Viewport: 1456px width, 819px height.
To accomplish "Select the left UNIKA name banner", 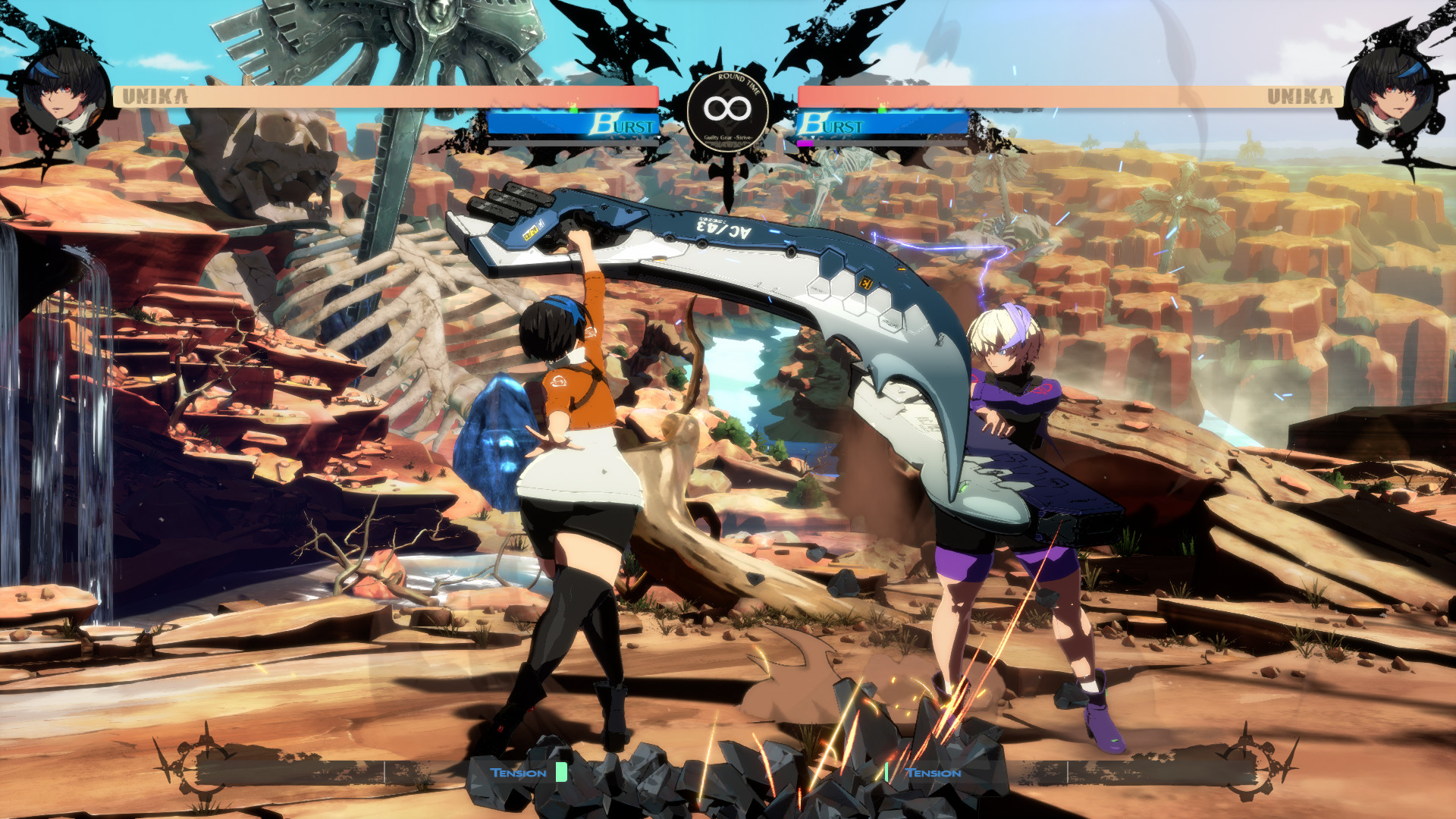I will tap(155, 96).
